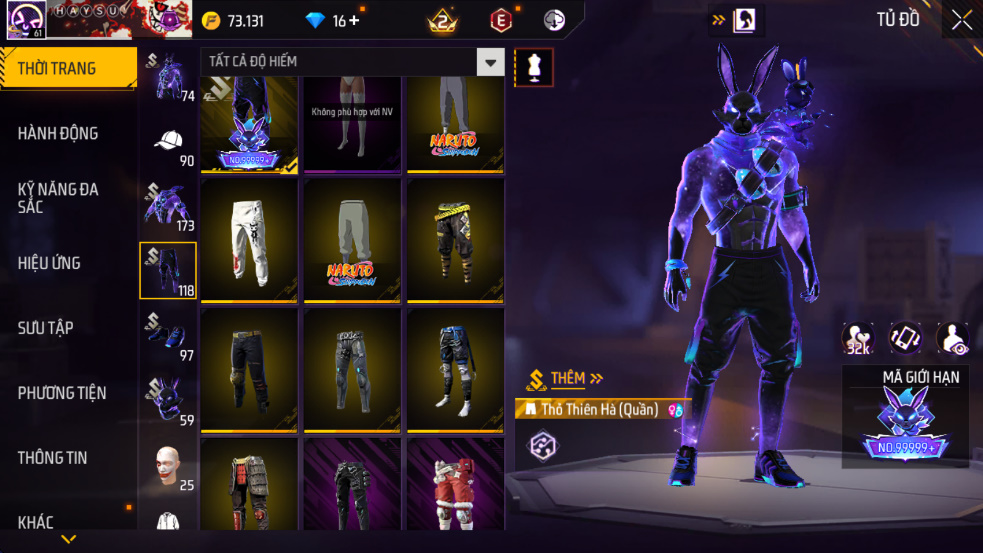Select the red Santa shorts item
The height and width of the screenshot is (553, 983).
pos(455,485)
